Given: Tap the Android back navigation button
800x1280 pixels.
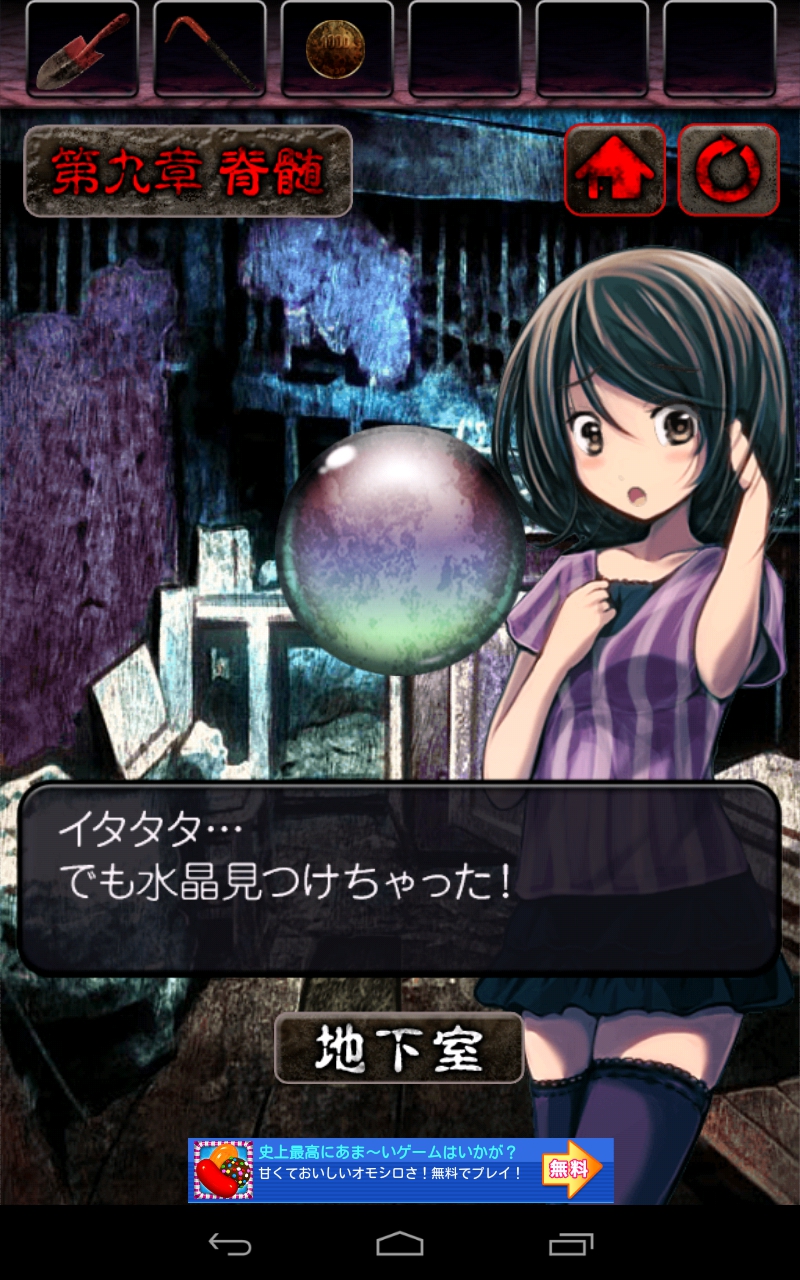Looking at the screenshot, I should click(229, 1244).
